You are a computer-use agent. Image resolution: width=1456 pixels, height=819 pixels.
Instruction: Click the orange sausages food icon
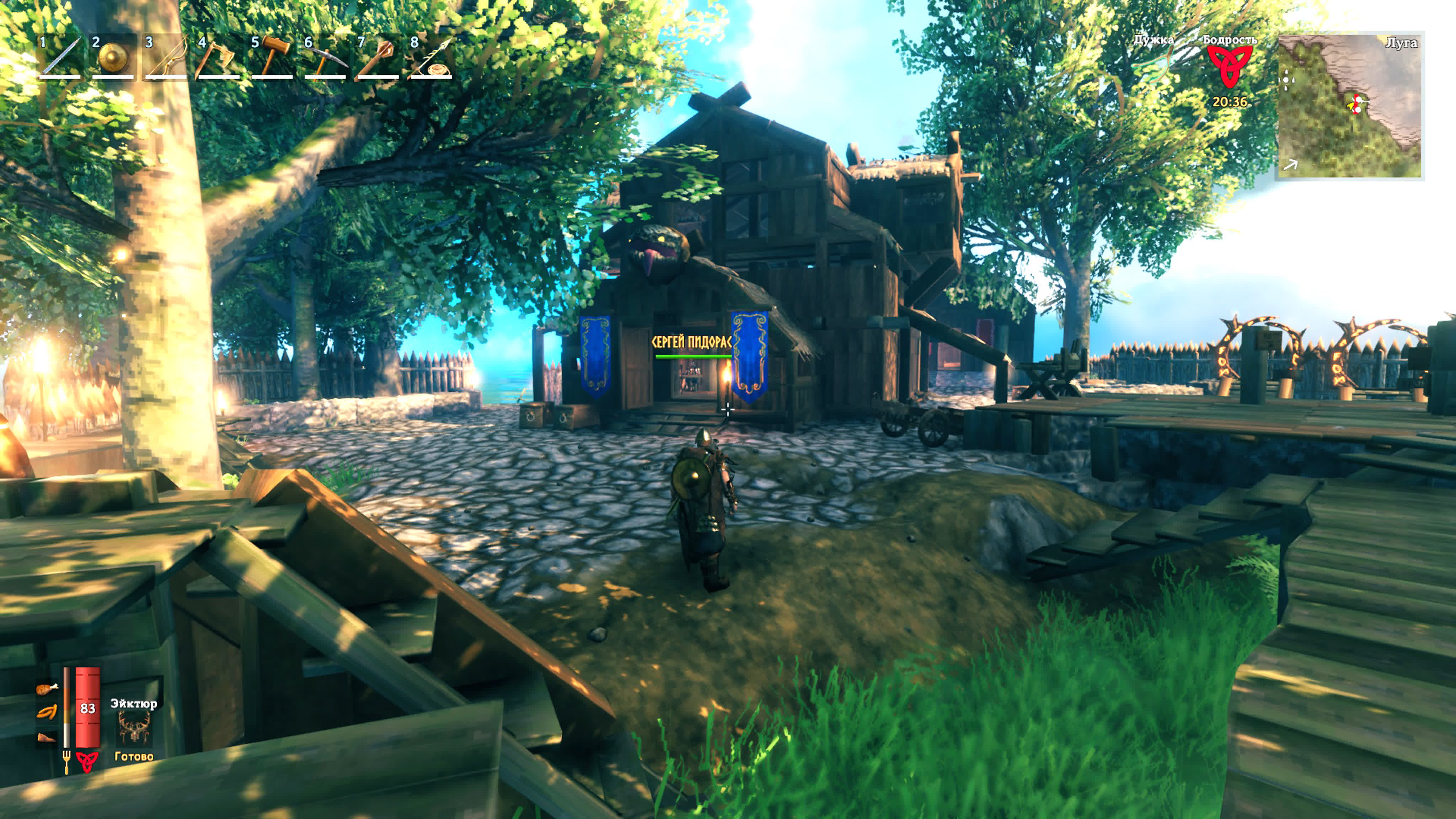click(46, 713)
